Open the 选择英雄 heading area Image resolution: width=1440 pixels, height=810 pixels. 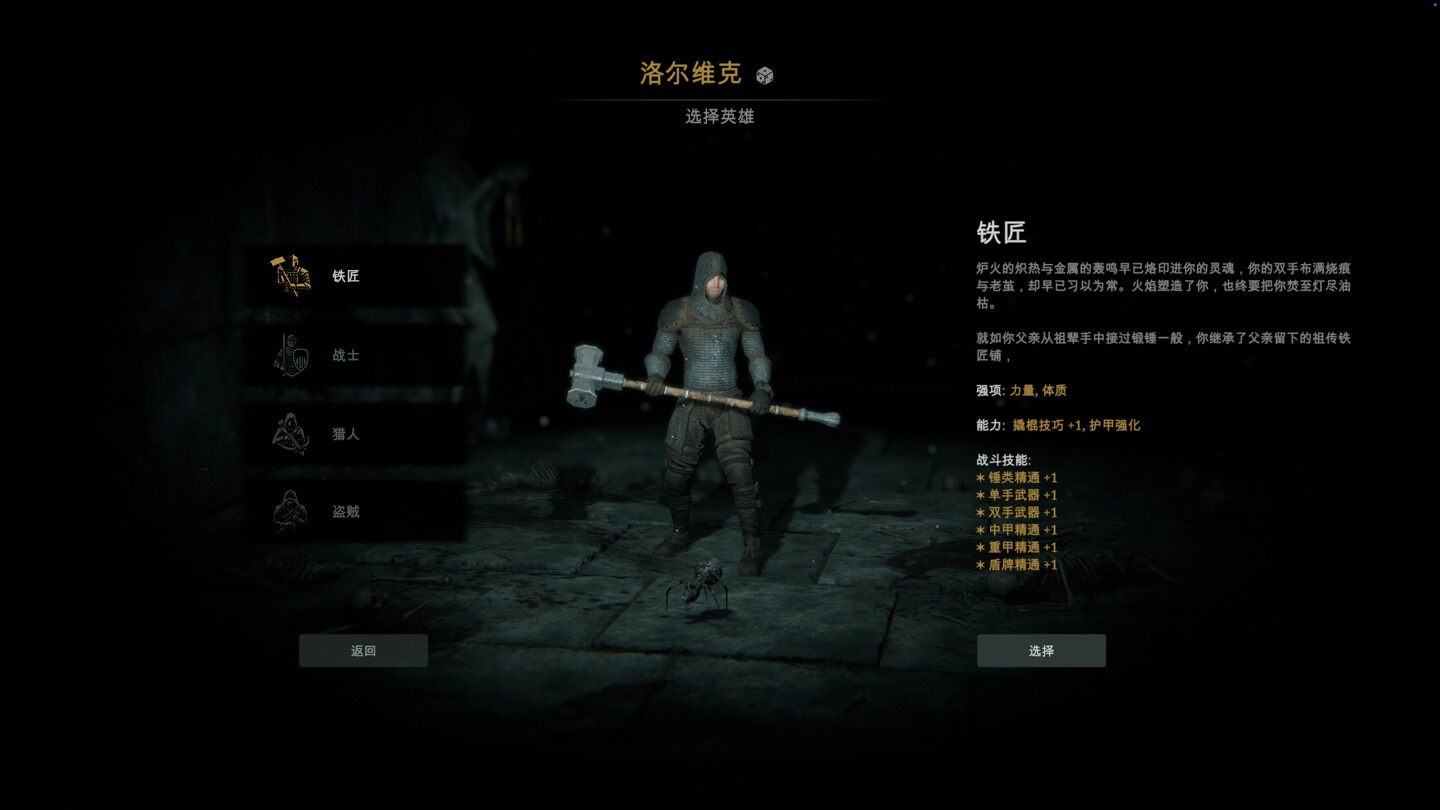(x=719, y=117)
